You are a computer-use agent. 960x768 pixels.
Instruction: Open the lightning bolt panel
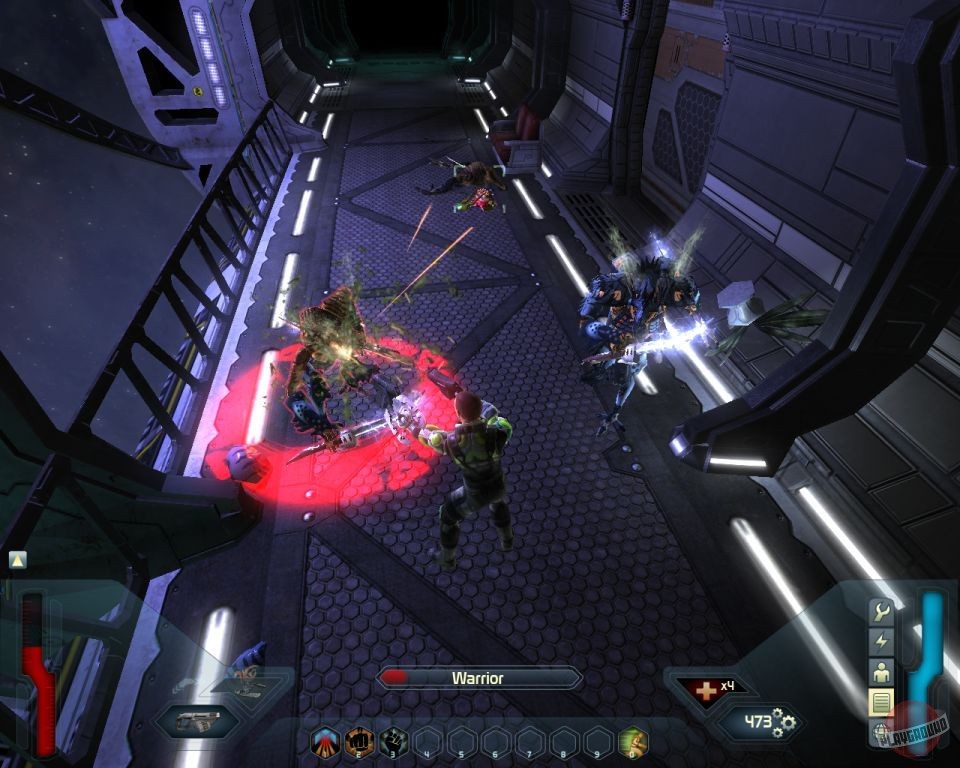pos(881,641)
